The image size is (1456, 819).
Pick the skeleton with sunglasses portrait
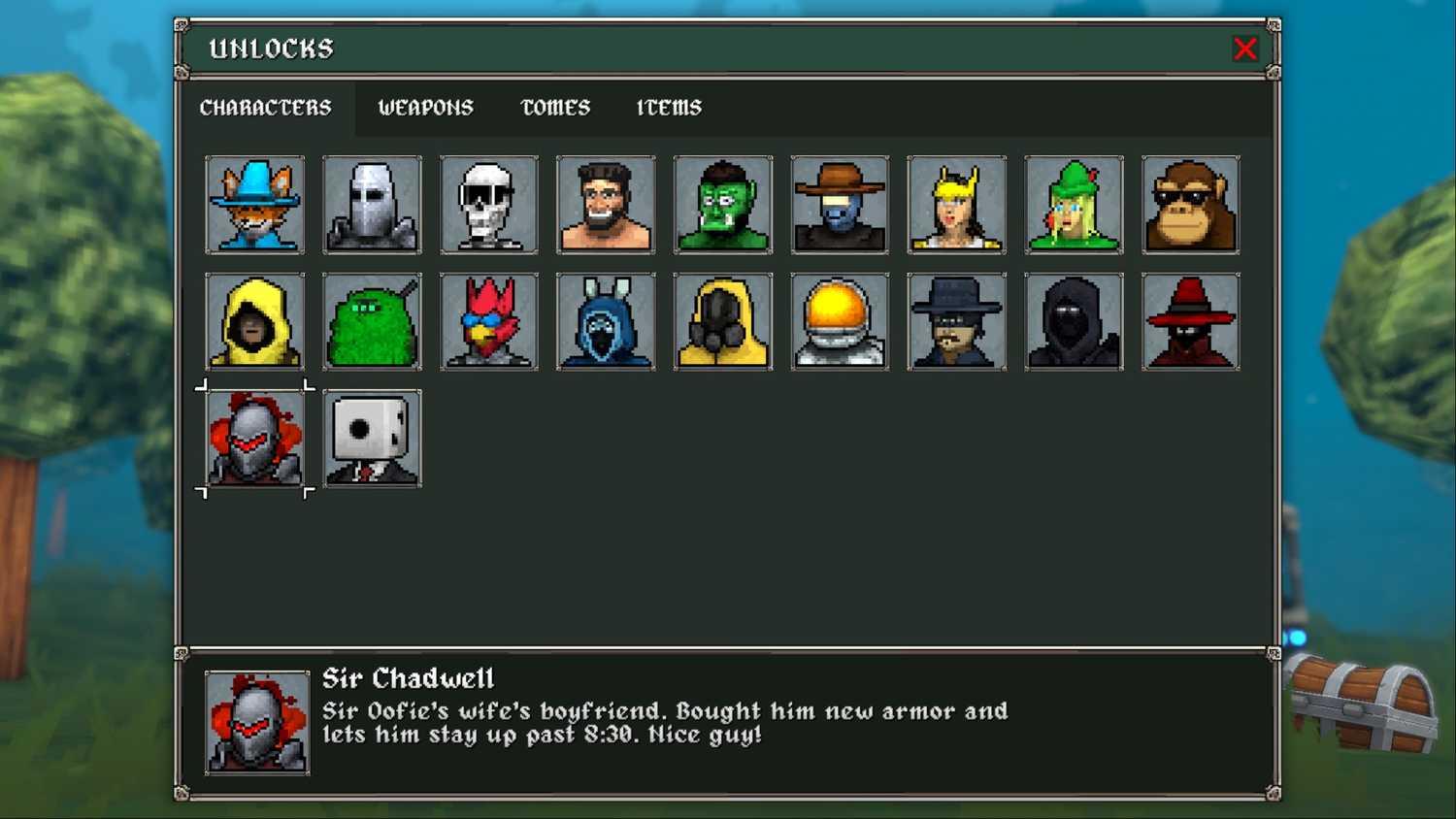489,205
